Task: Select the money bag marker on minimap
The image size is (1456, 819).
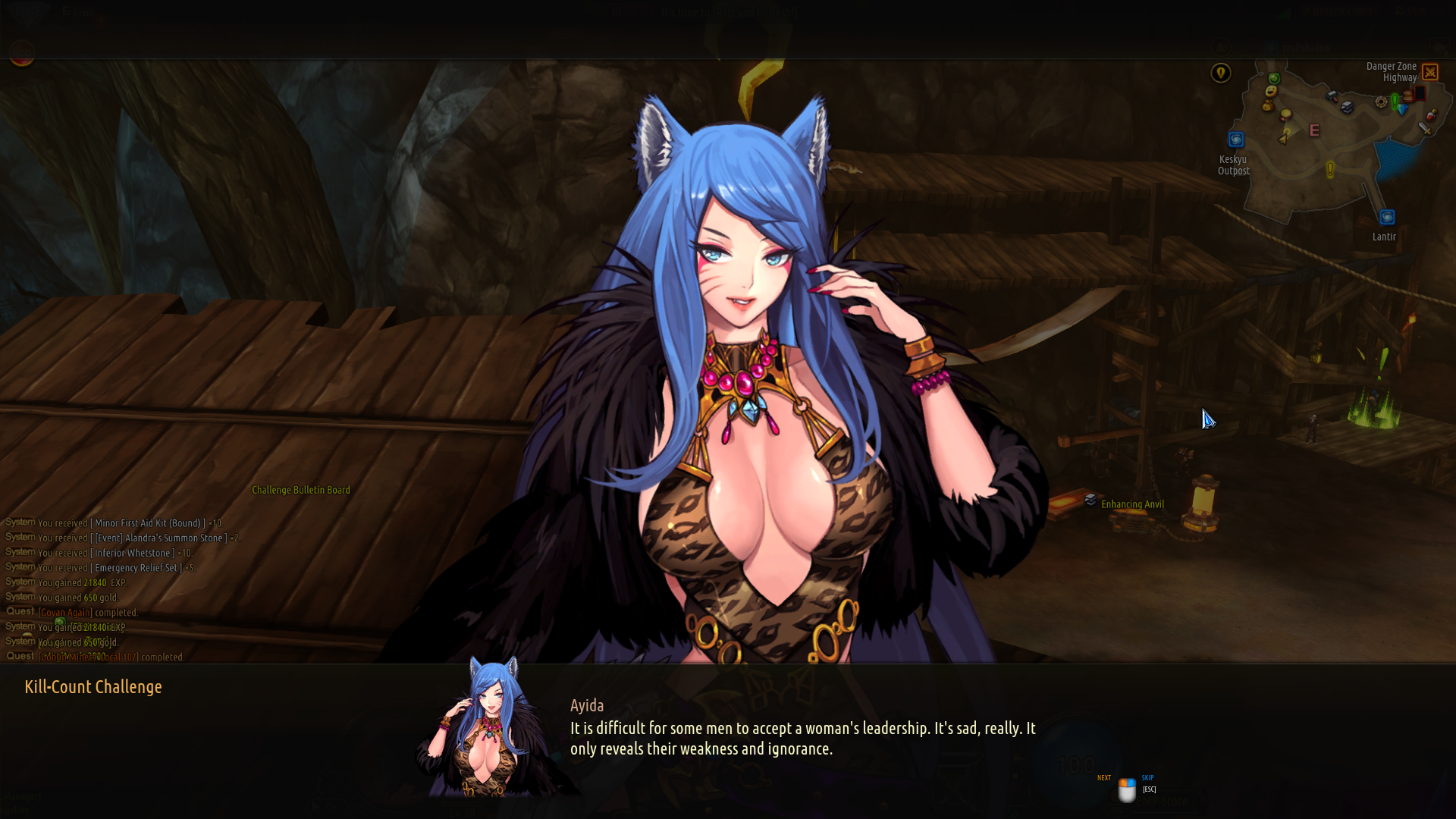Action: click(x=1268, y=105)
